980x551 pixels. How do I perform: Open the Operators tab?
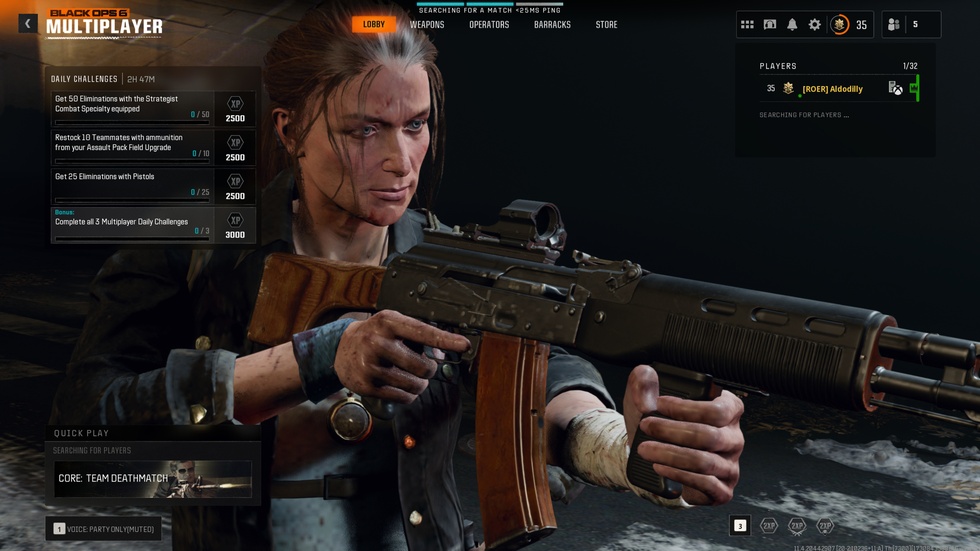tap(489, 24)
